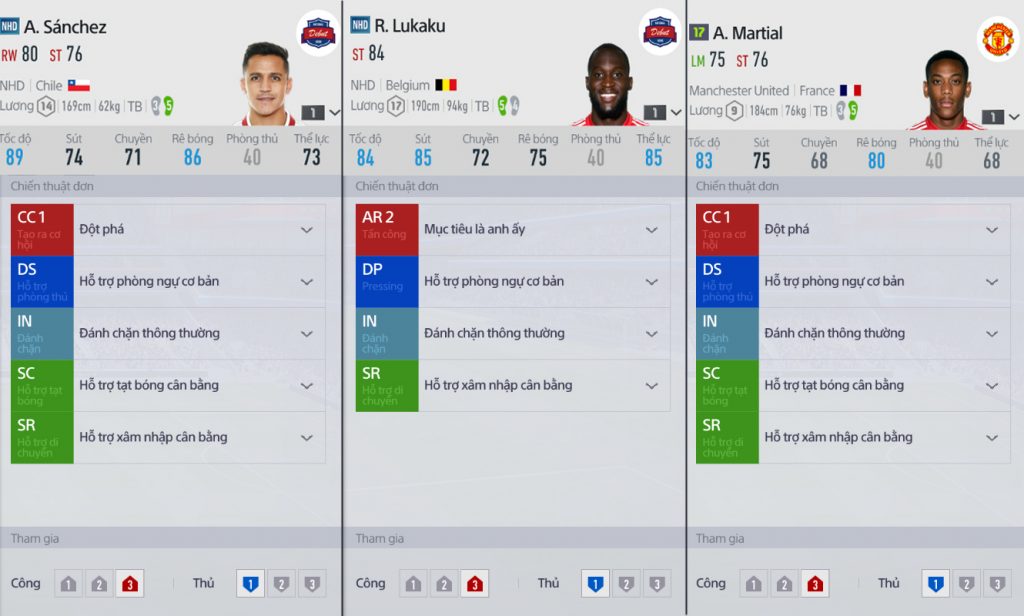Open Lukaku's IN Đánh chặn thông thường dropdown
The height and width of the screenshot is (616, 1024).
651,333
